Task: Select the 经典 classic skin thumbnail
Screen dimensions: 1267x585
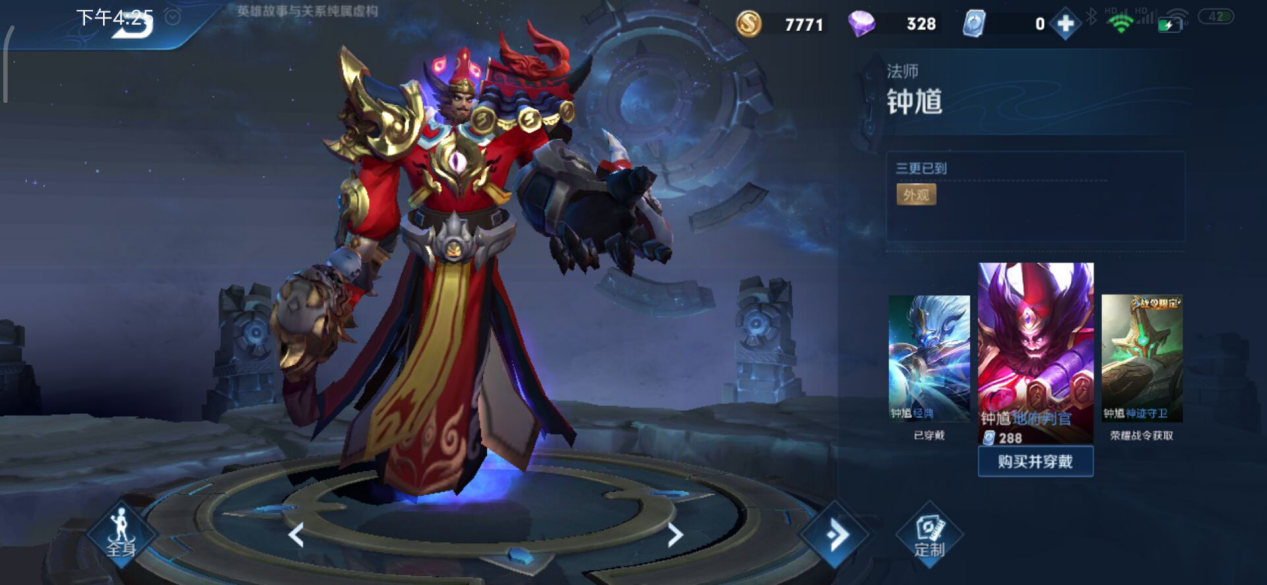Action: click(929, 358)
